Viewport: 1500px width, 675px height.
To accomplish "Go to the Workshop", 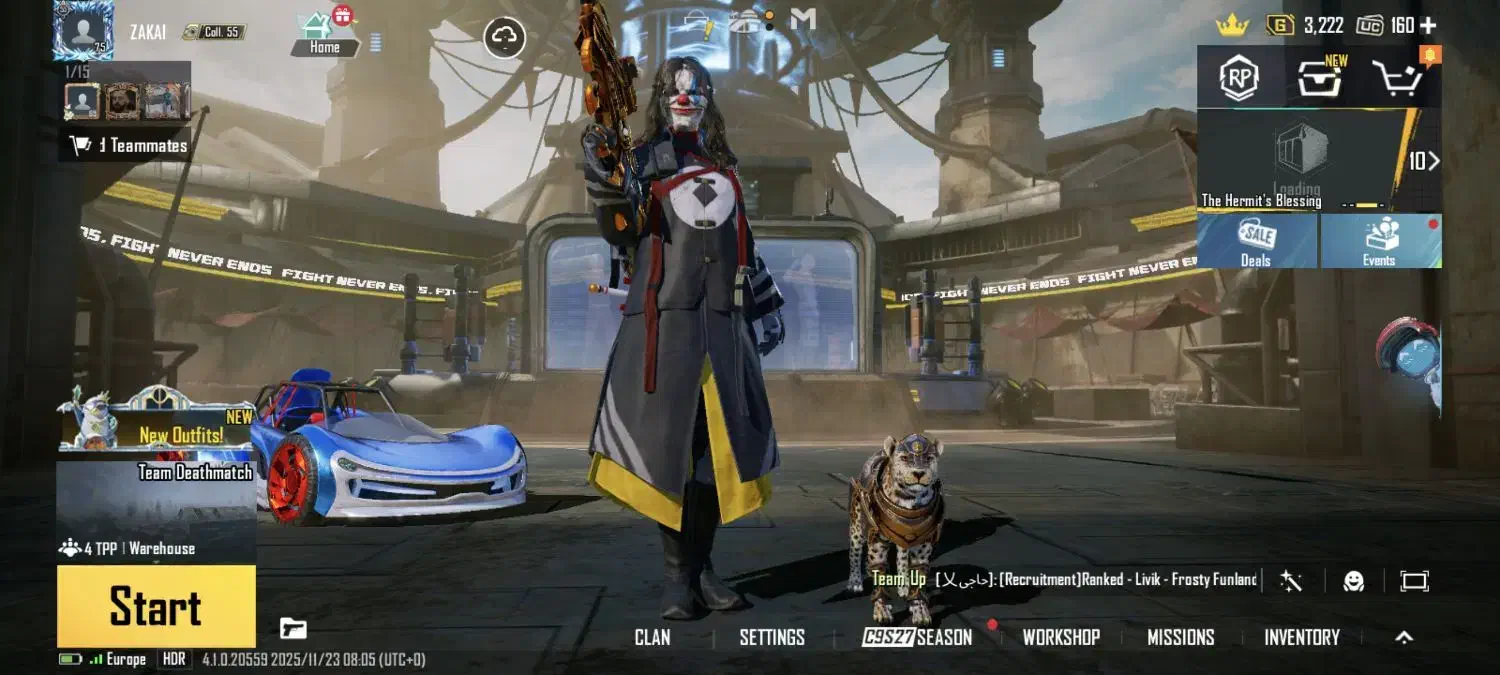I will coord(1061,637).
